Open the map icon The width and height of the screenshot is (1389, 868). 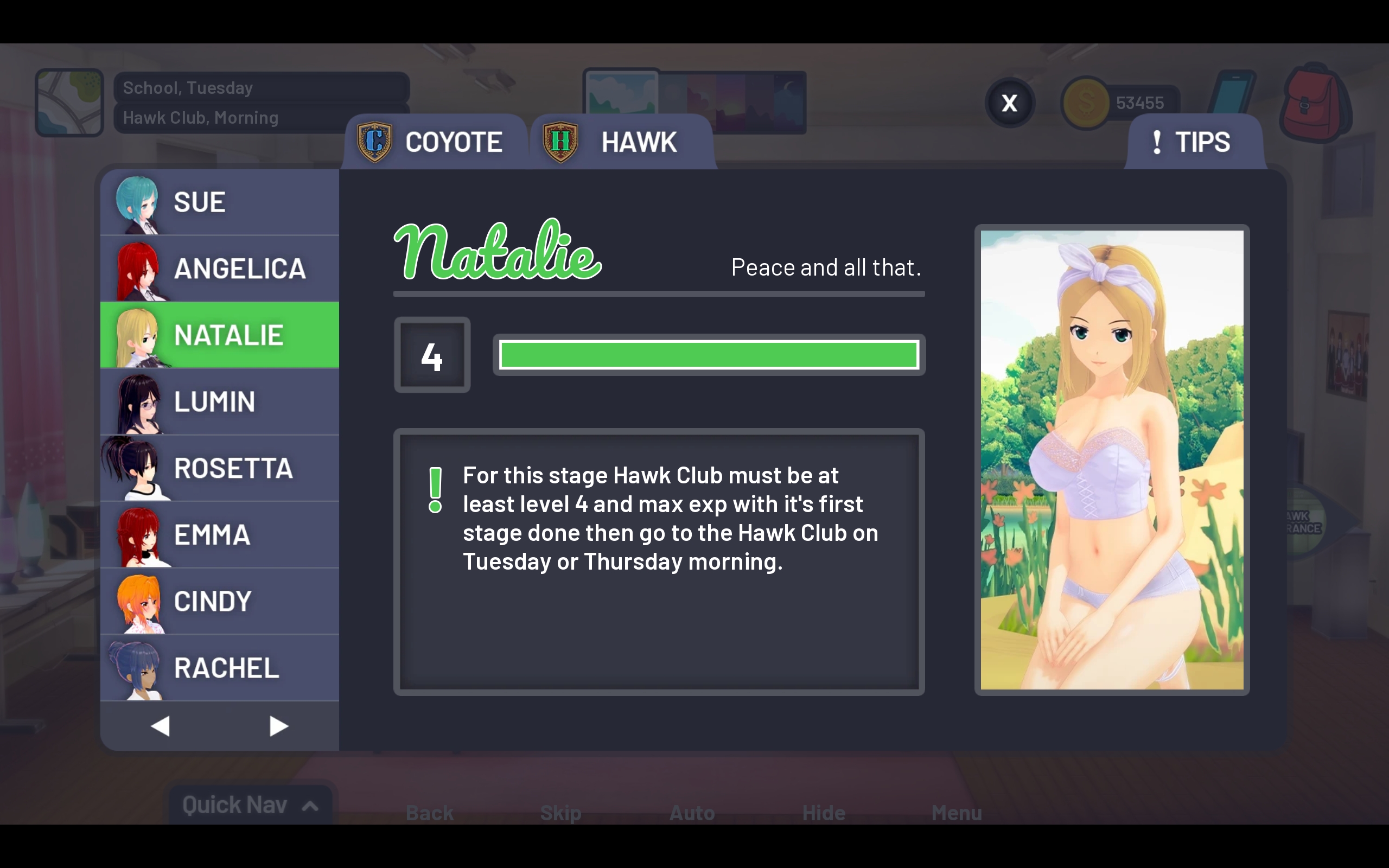69,103
